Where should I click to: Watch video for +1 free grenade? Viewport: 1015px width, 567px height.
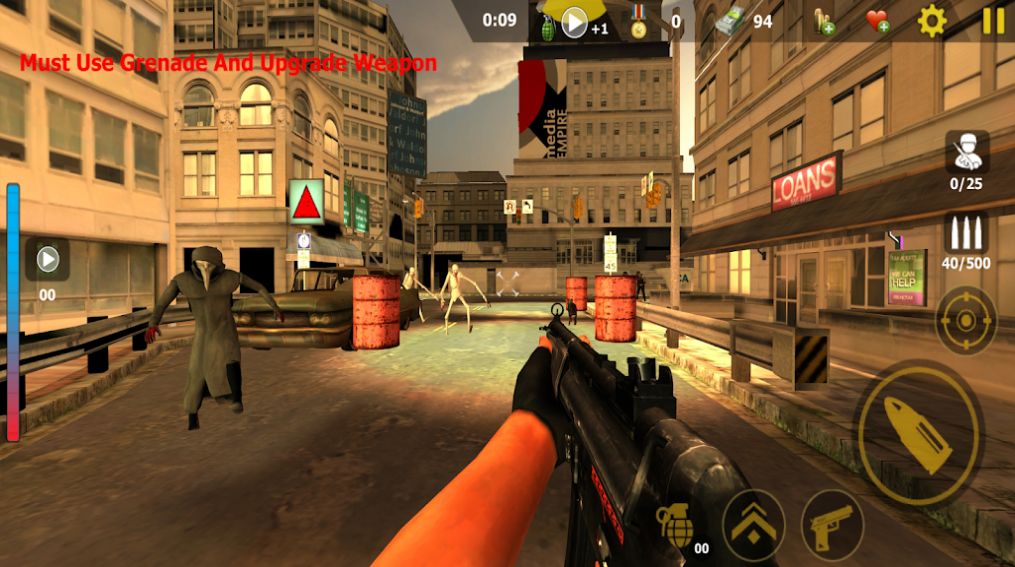pos(574,22)
